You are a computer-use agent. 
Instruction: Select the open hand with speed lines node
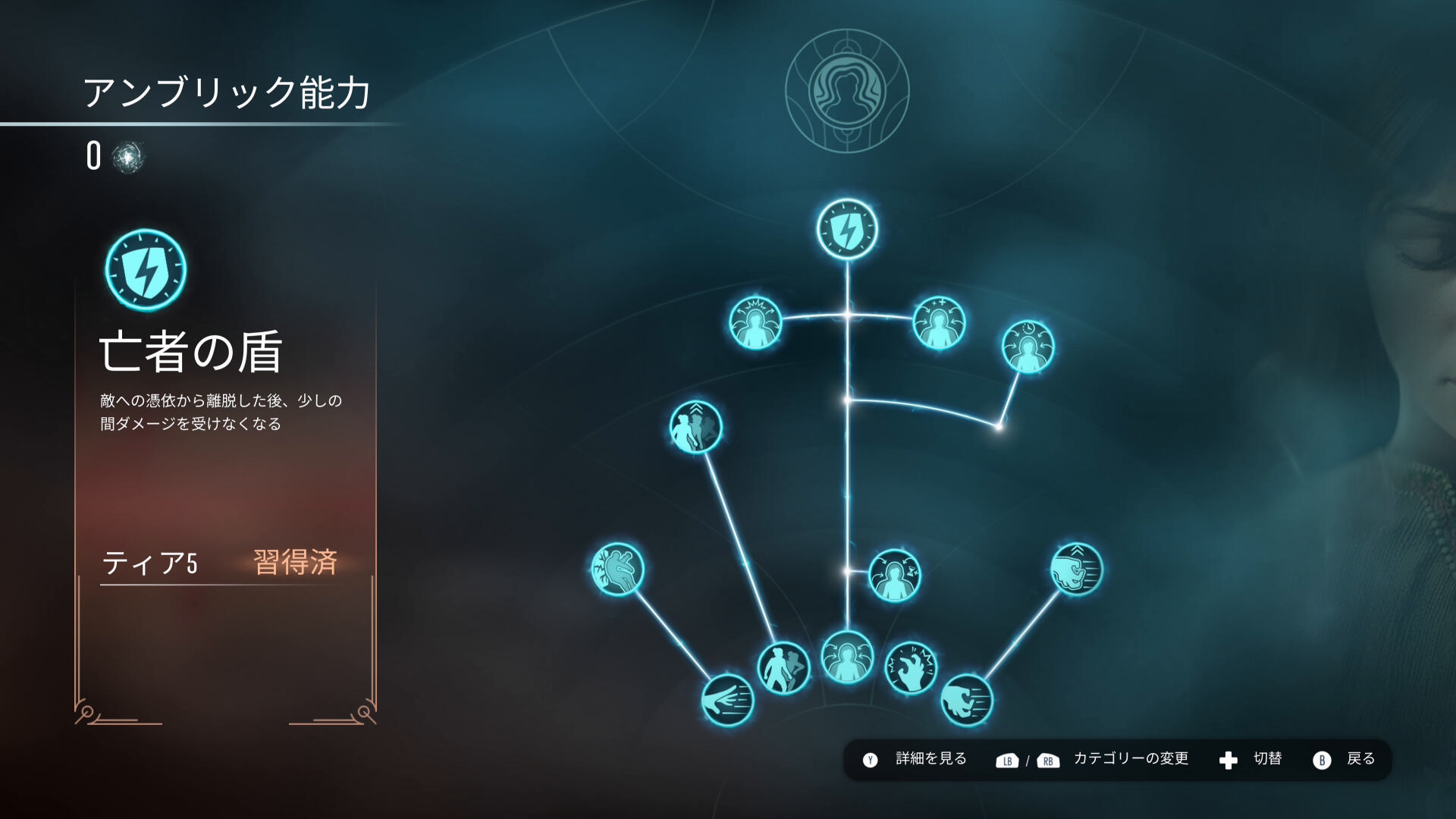[728, 700]
